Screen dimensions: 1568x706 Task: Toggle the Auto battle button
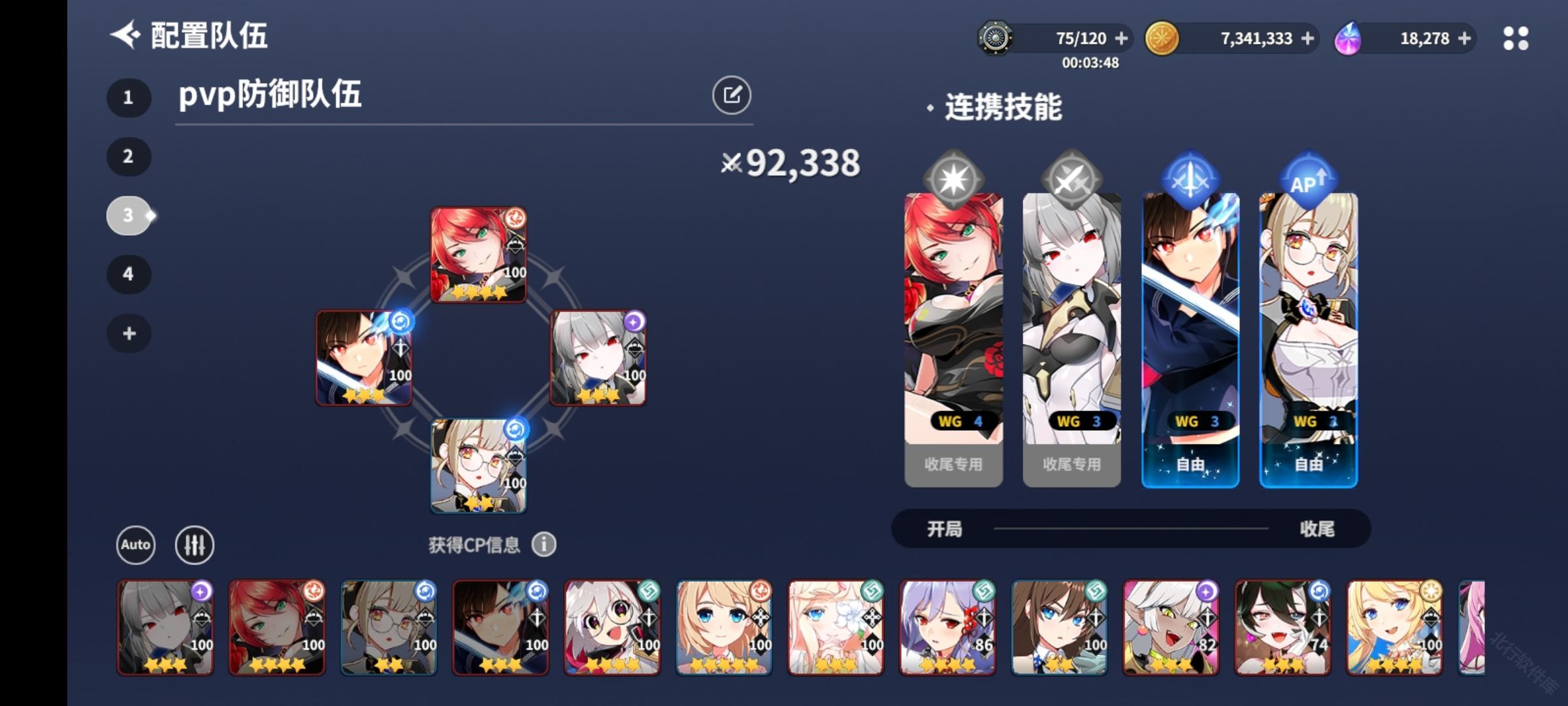coord(135,544)
